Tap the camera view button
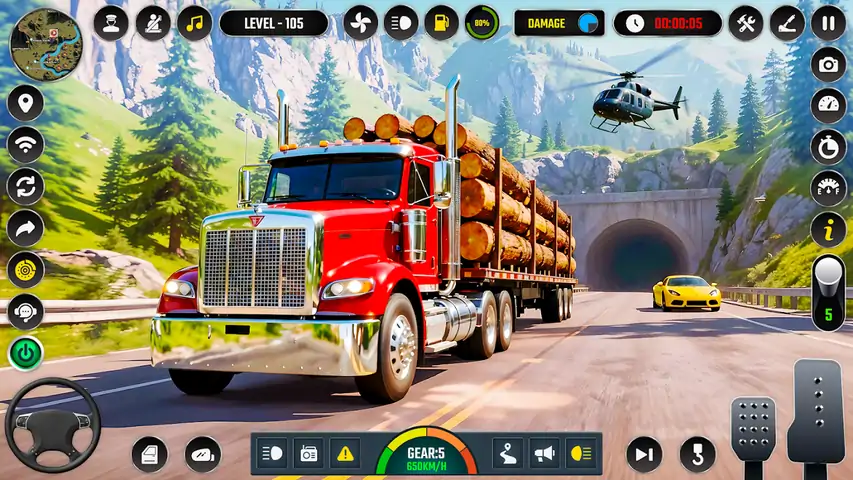Image resolution: width=853 pixels, height=480 pixels. click(828, 65)
